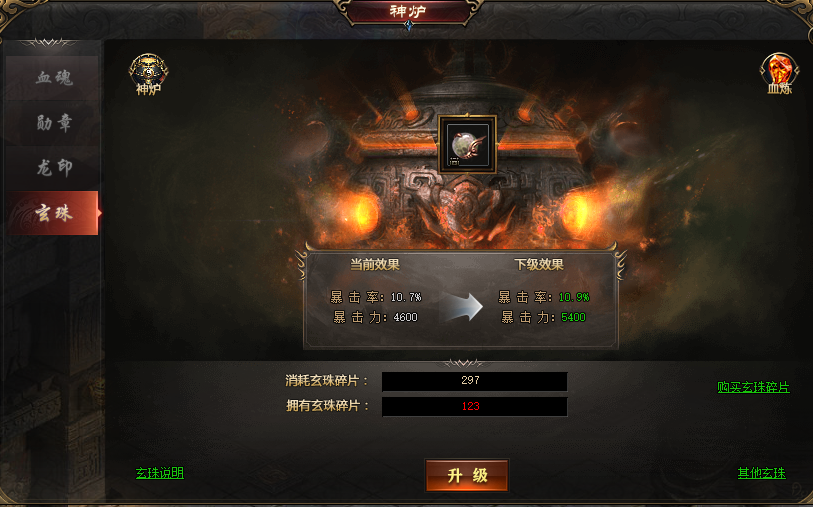Open the 血炼 icon
The width and height of the screenshot is (813, 507).
pyautogui.click(x=778, y=72)
